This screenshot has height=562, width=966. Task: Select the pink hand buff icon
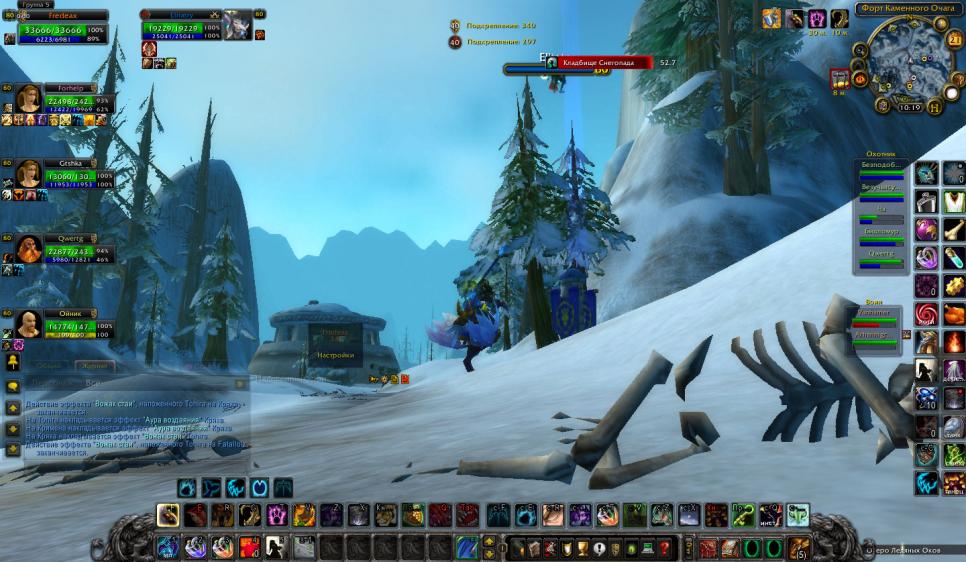click(x=817, y=19)
